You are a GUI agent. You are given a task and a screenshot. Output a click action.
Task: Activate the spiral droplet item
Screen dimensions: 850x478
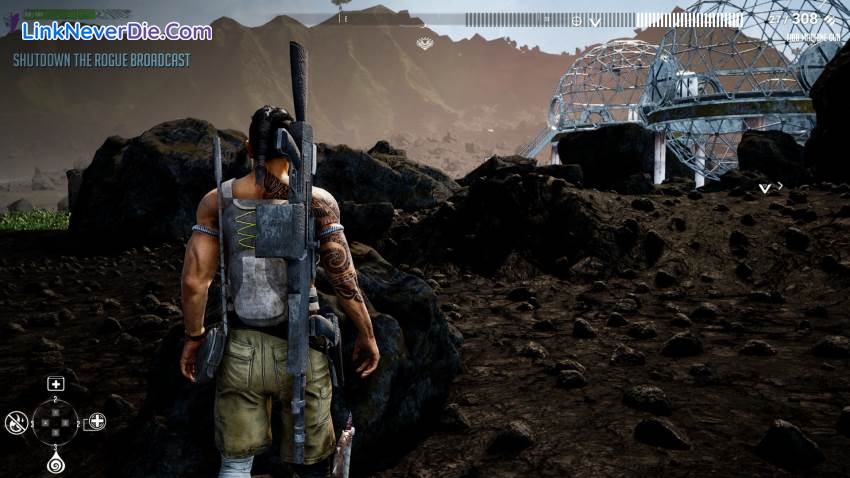tap(56, 464)
